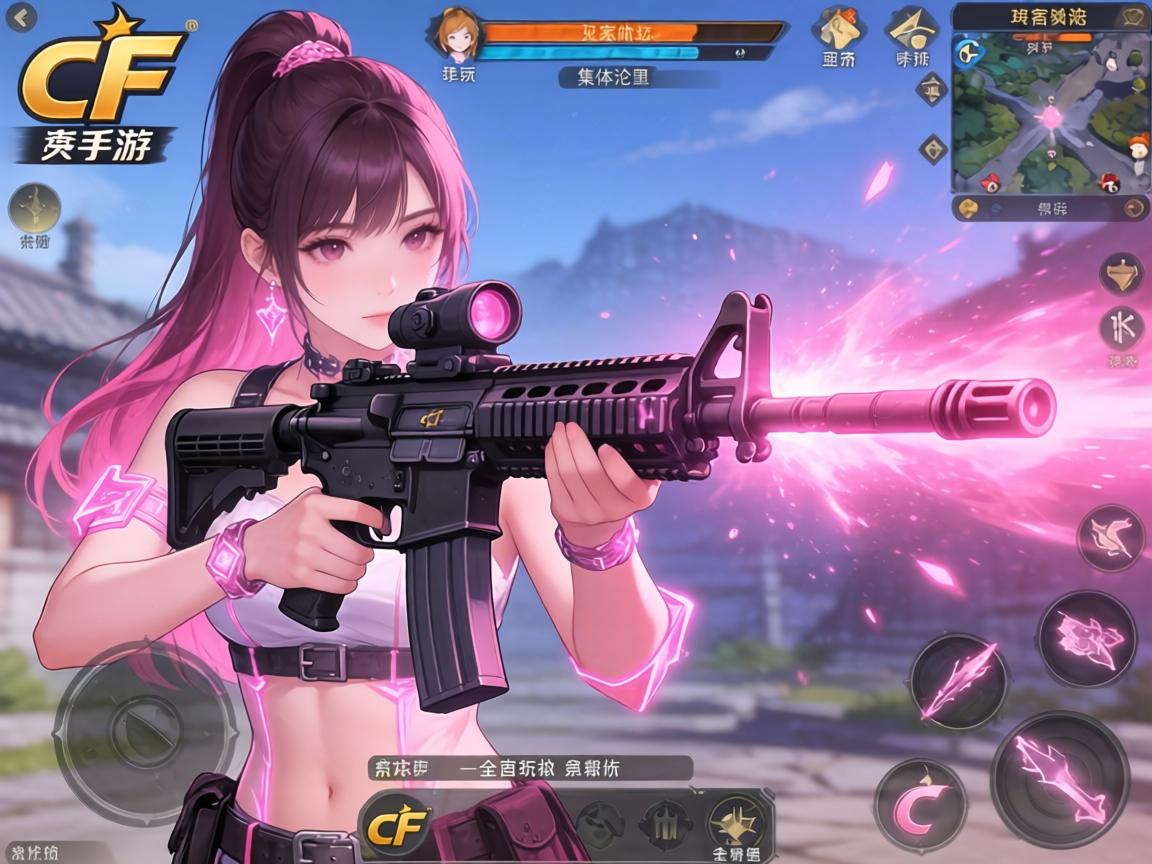
Task: Tap the round gold emblem on the left
Action: click(35, 208)
